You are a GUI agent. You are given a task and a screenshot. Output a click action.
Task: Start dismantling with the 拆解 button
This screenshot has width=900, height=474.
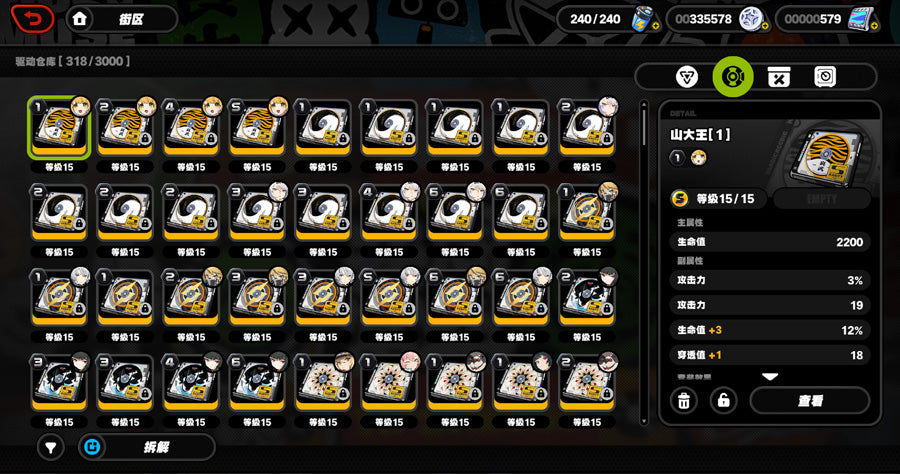pos(147,447)
